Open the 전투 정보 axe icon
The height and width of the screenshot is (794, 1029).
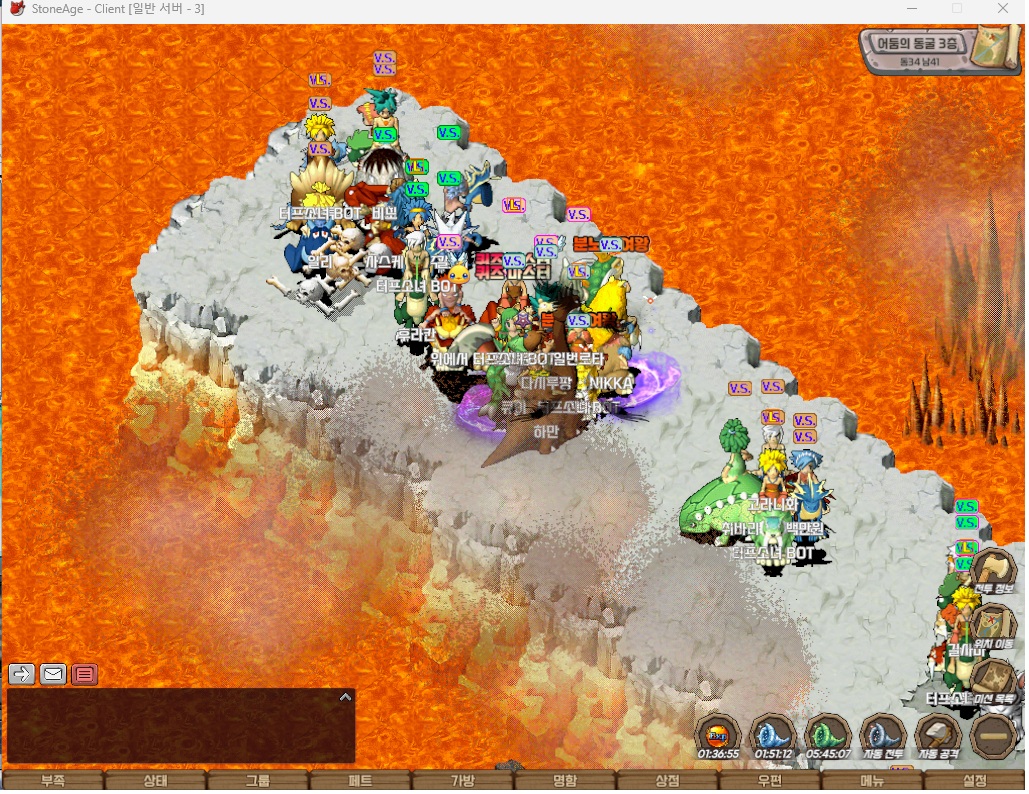point(994,573)
